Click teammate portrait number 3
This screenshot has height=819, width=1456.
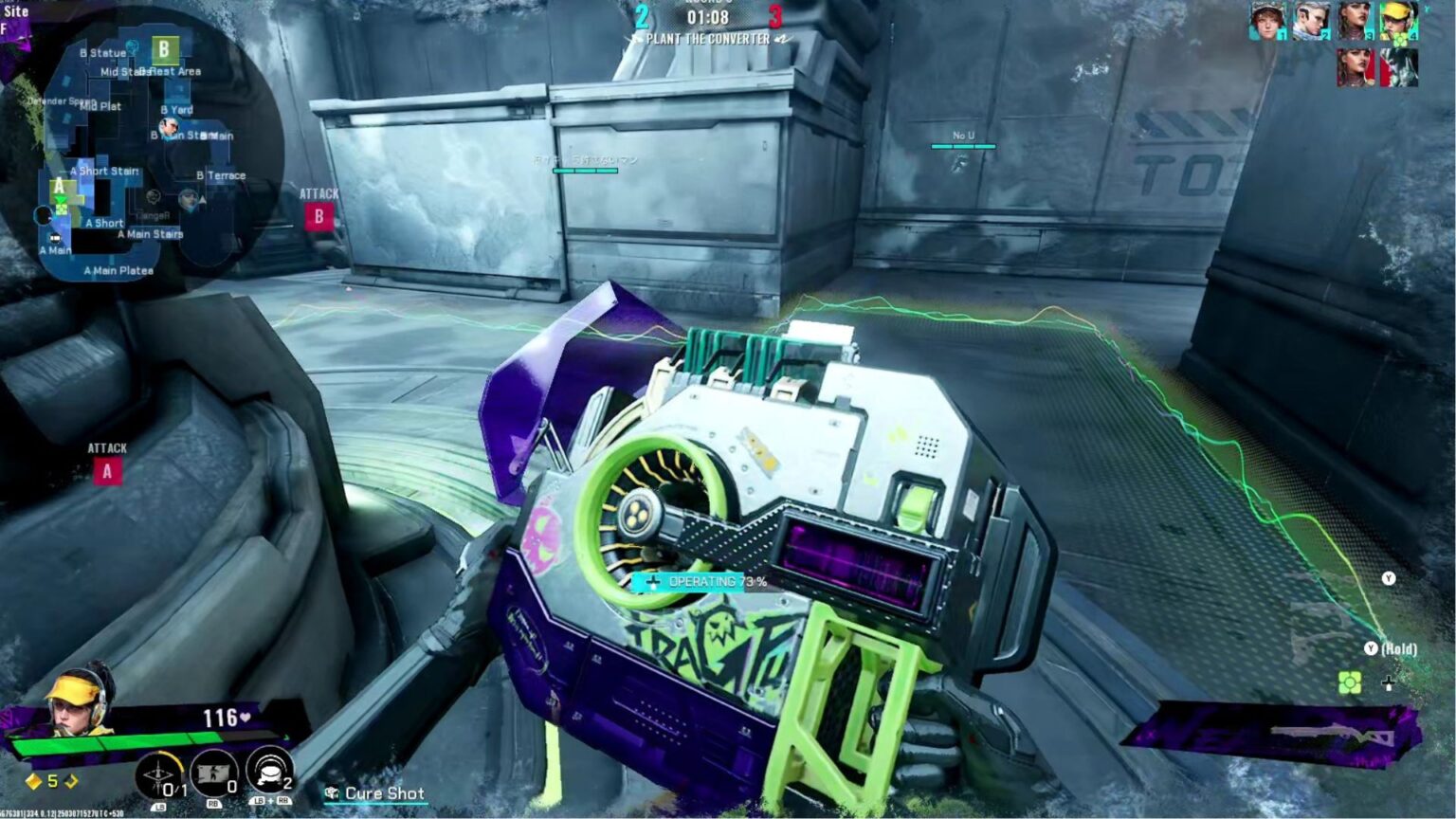(1354, 21)
